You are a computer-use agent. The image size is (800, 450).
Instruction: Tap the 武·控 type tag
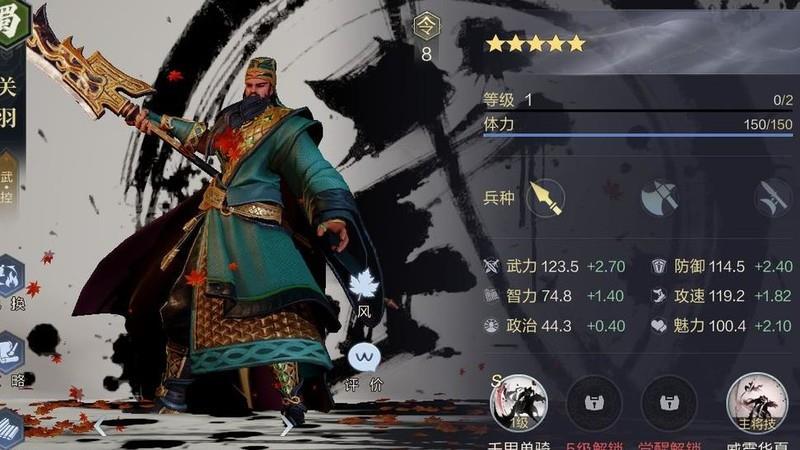[x=8, y=180]
